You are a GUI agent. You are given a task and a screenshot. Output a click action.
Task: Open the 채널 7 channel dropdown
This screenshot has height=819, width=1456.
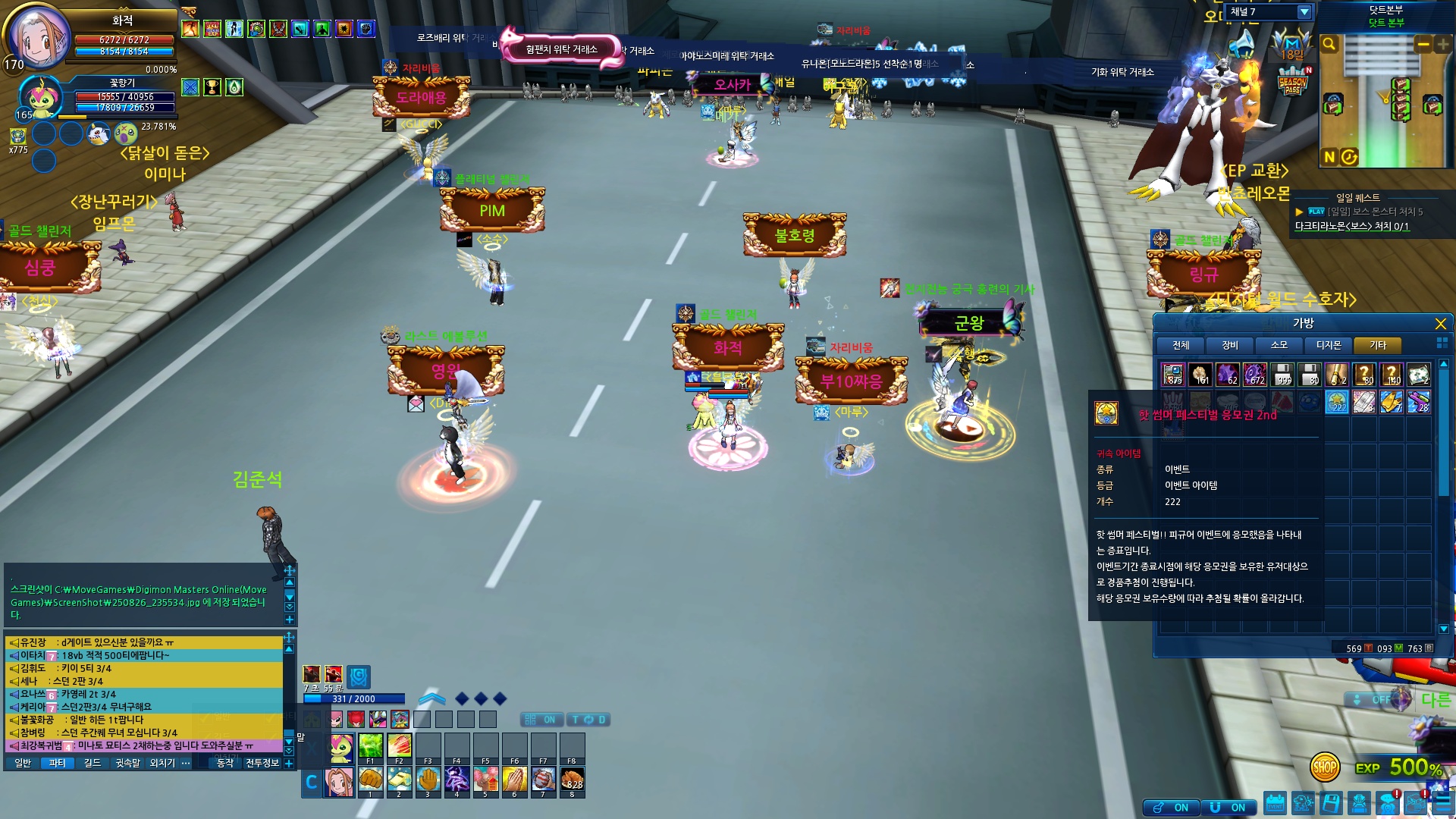[x=1304, y=12]
